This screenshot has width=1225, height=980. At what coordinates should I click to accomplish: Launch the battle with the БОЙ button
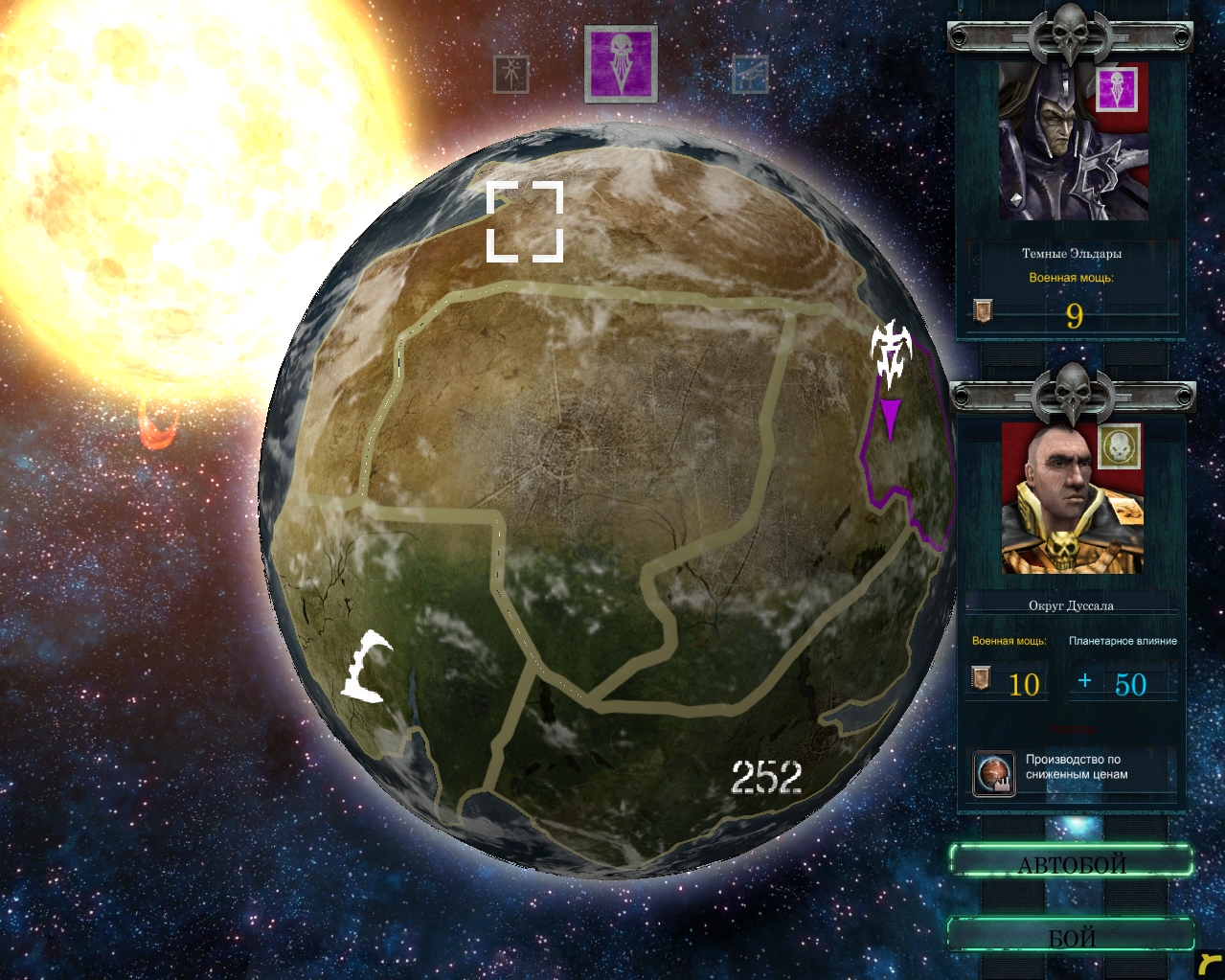coord(1071,936)
